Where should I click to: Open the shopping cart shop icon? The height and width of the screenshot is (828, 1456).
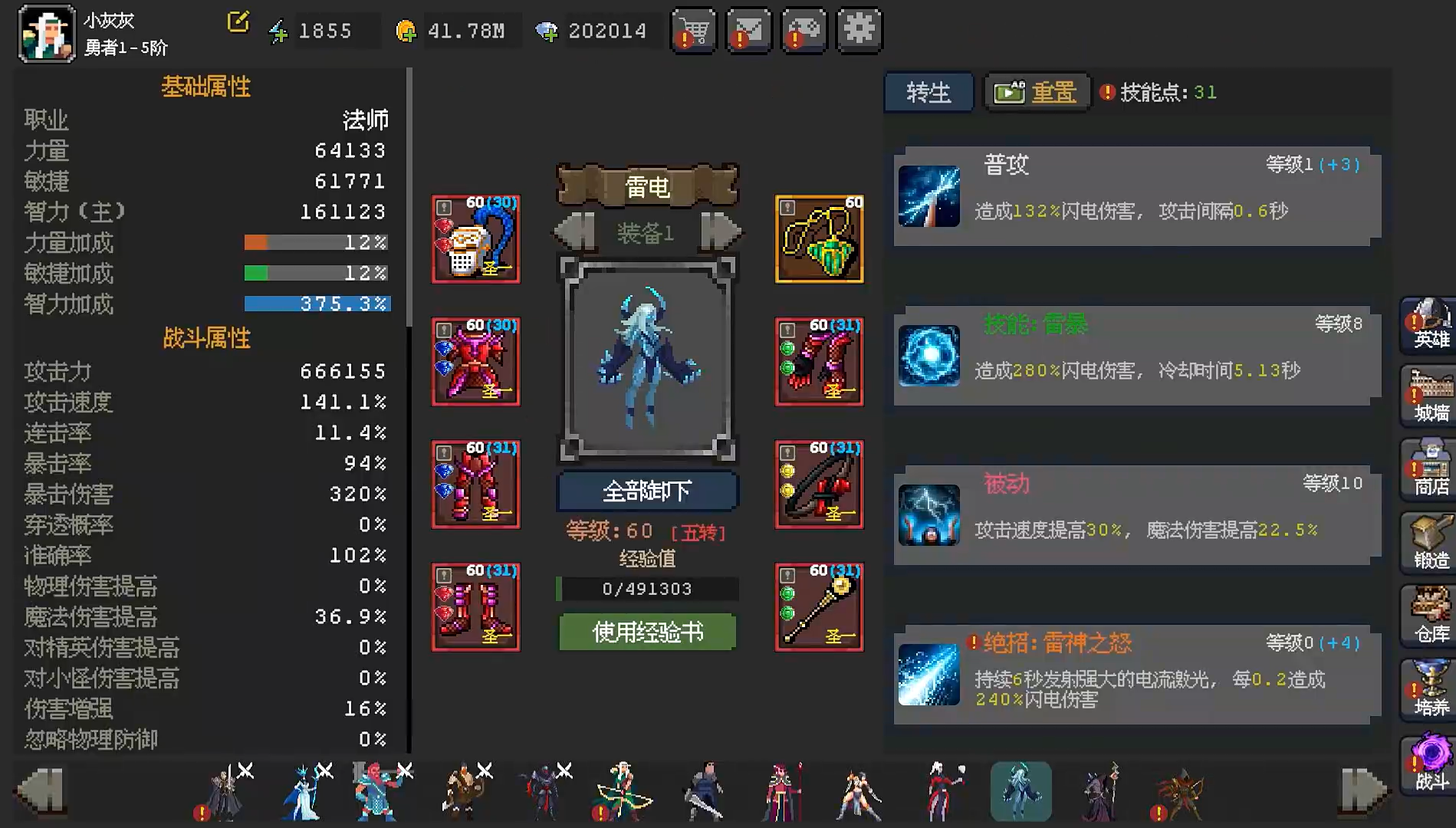pos(693,31)
